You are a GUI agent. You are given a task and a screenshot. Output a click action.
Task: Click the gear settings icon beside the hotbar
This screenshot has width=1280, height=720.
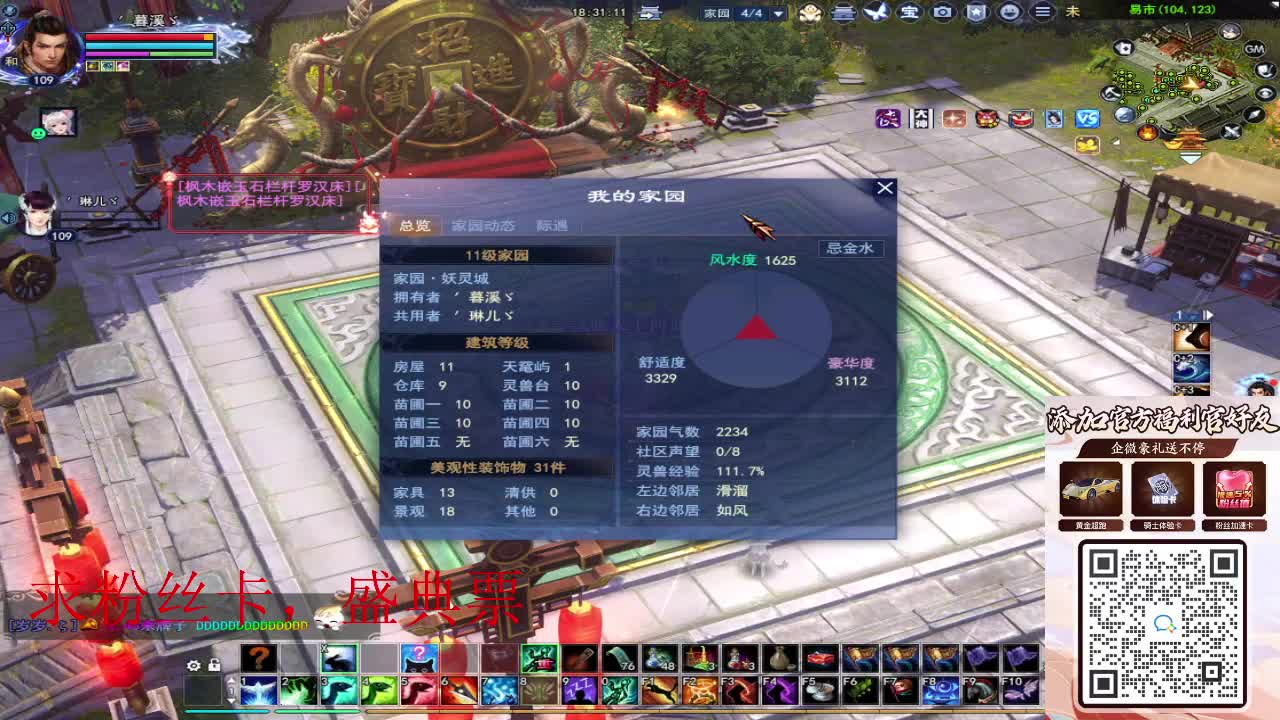point(193,664)
